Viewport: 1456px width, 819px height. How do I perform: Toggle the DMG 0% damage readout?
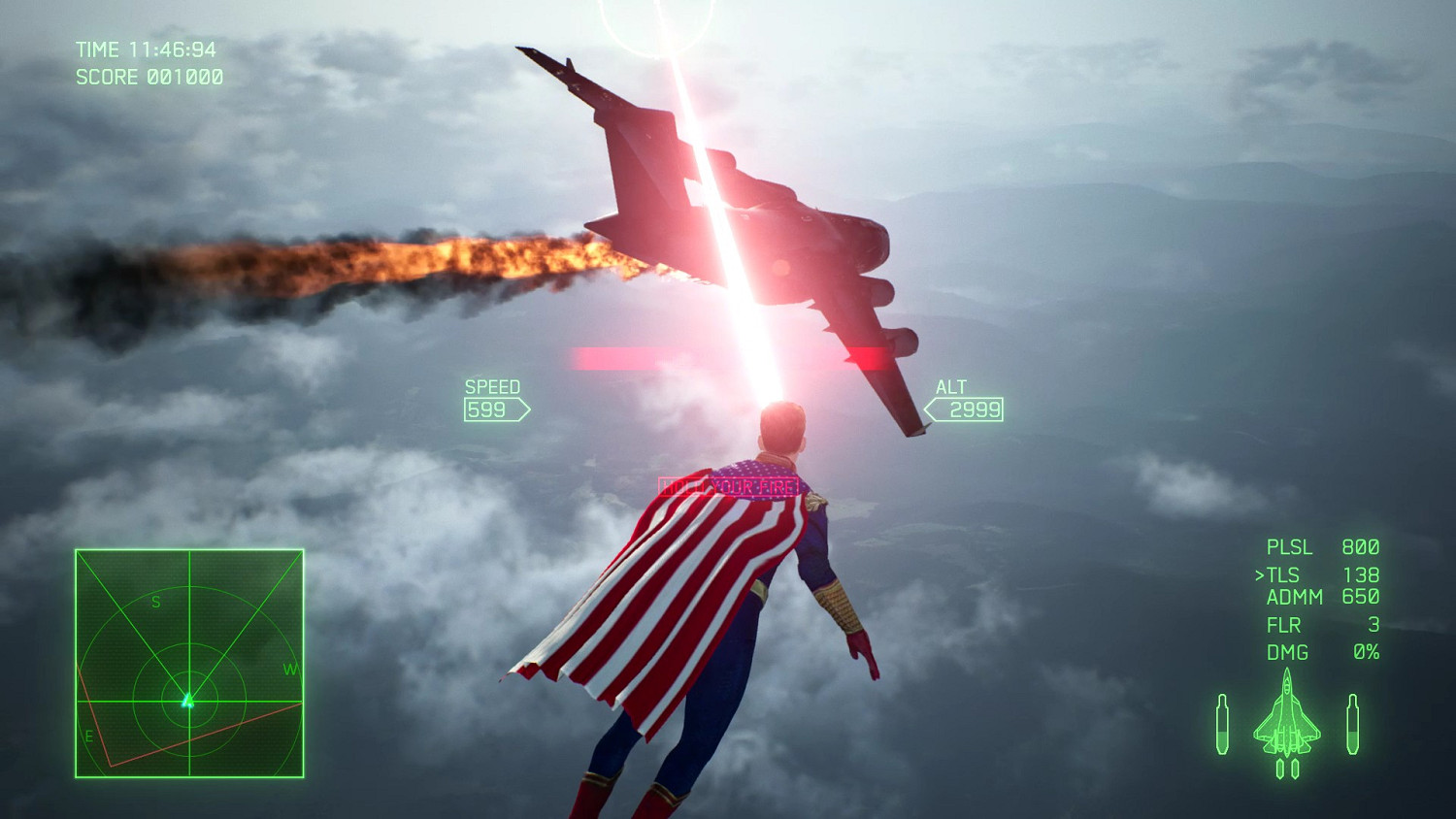pos(1320,652)
